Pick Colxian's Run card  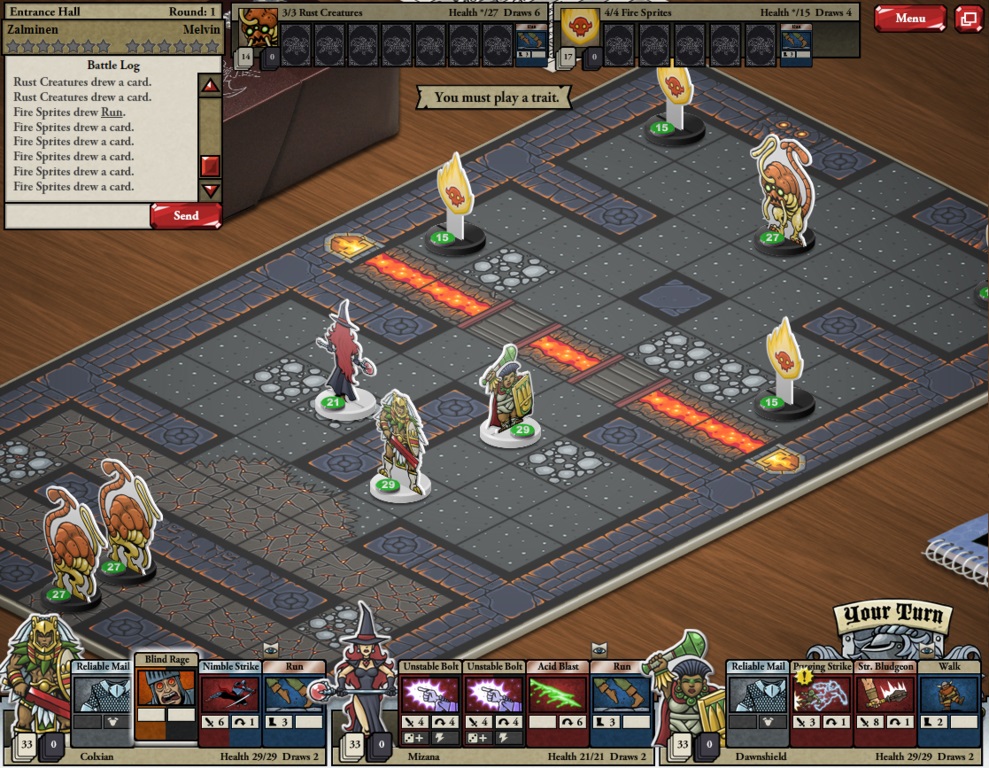coord(294,702)
